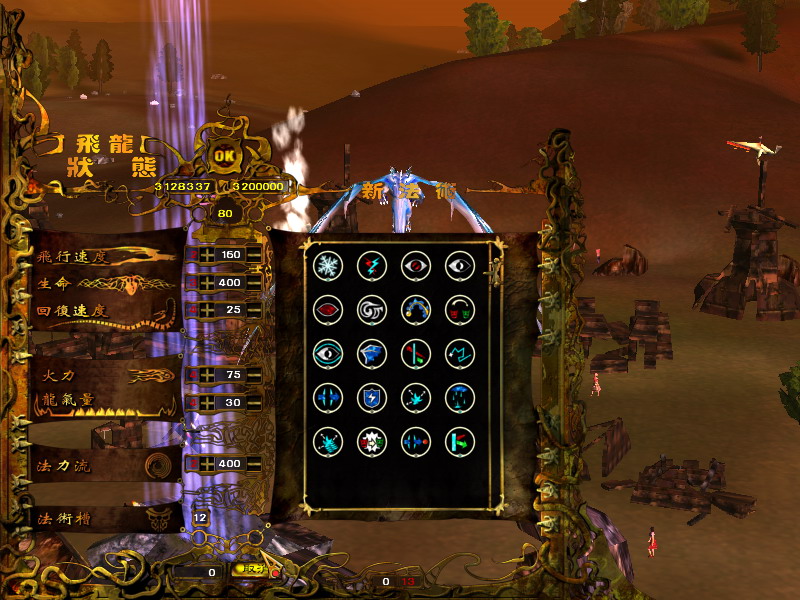The width and height of the screenshot is (800, 600).
Task: Choose the red and green masks spell
Action: tap(460, 310)
